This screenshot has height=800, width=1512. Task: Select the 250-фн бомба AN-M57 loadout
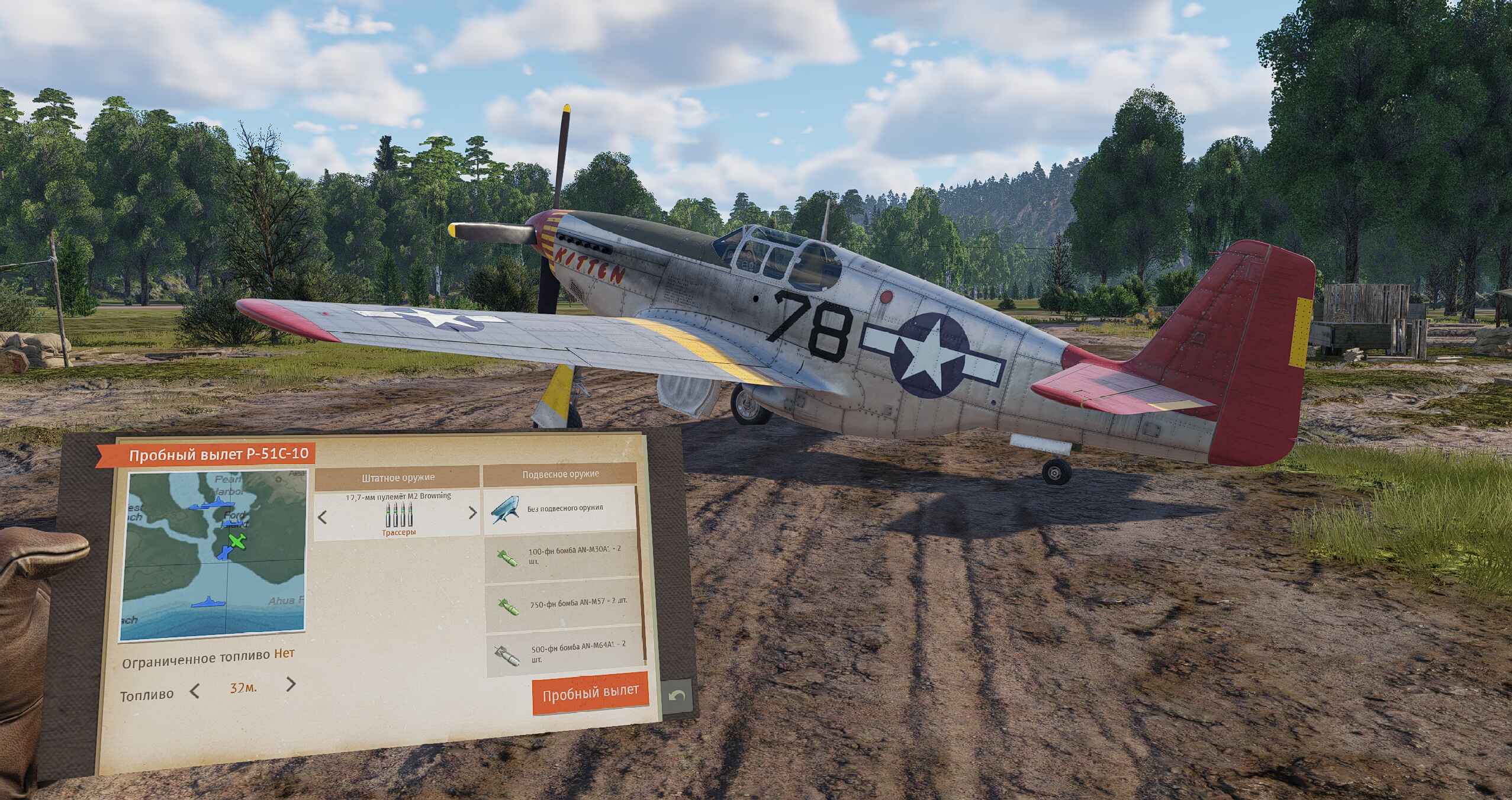564,604
